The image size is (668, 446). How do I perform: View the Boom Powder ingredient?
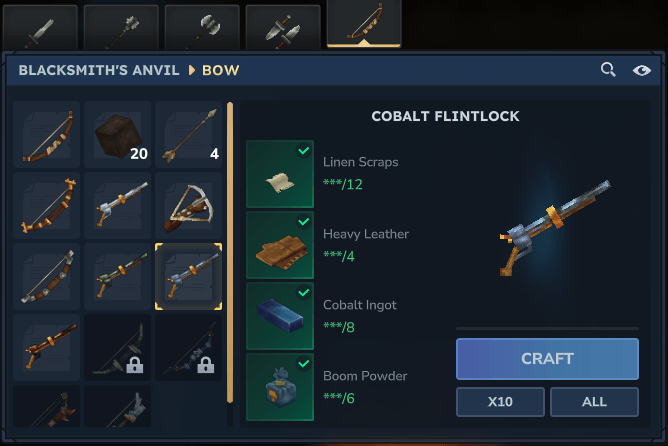280,387
